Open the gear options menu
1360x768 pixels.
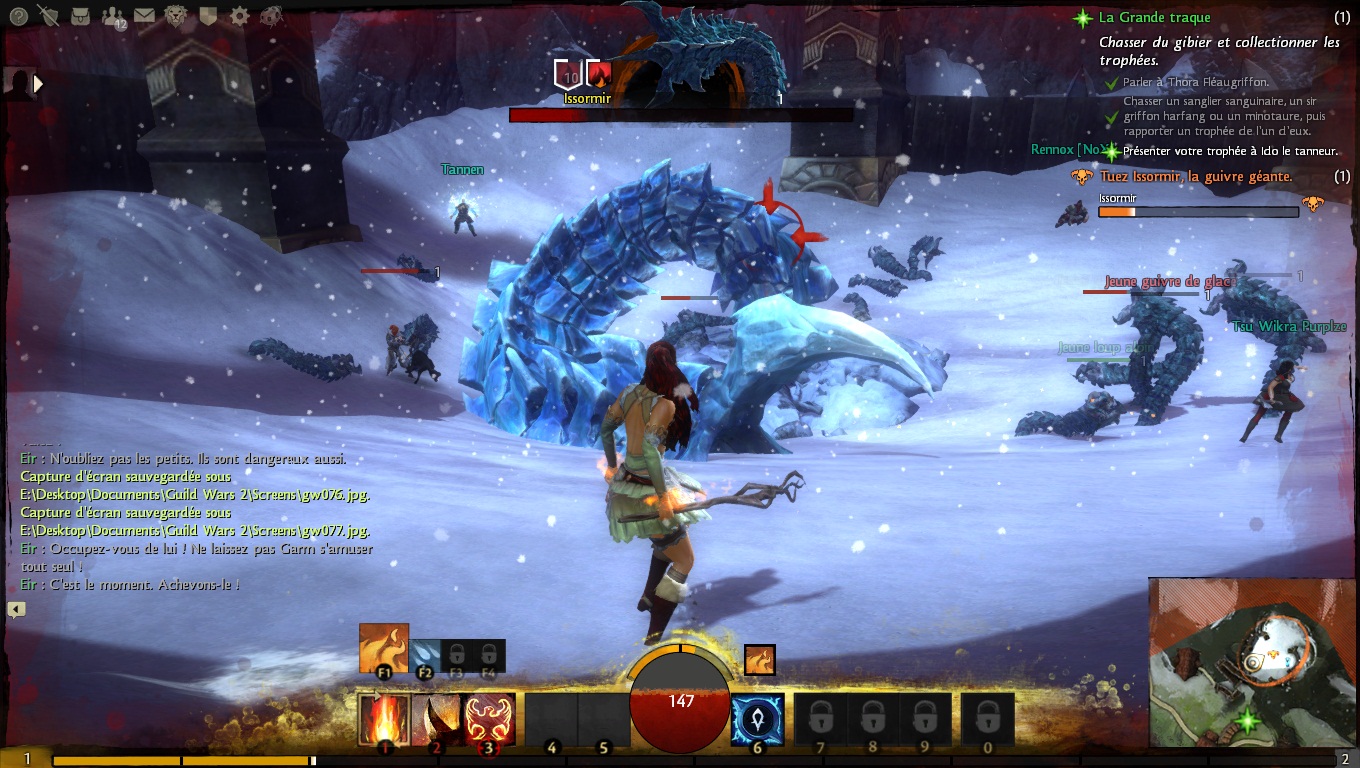click(239, 16)
